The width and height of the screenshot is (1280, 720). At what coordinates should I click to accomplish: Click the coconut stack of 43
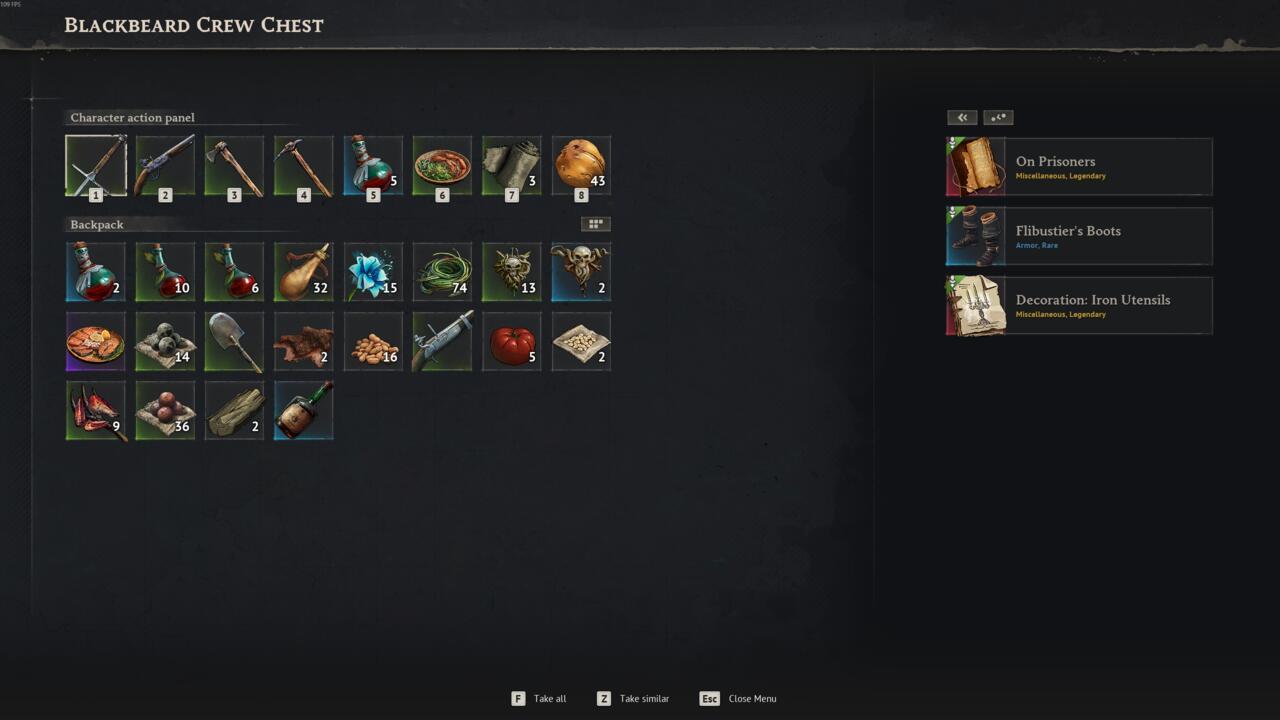tap(581, 166)
